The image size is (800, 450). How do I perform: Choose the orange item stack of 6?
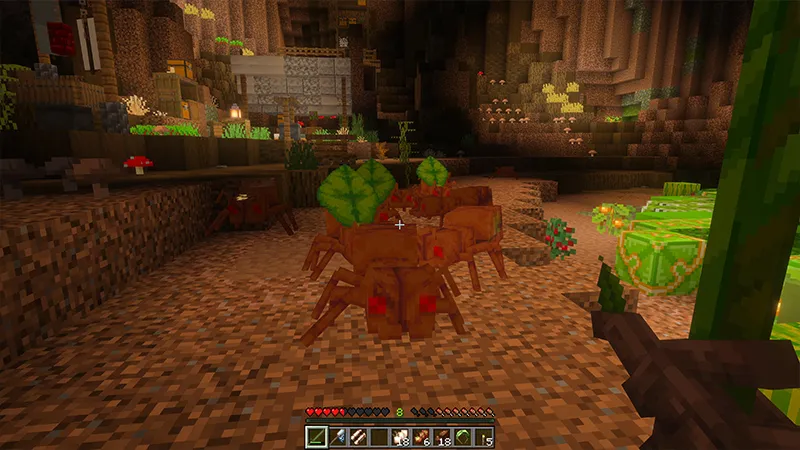click(x=421, y=436)
